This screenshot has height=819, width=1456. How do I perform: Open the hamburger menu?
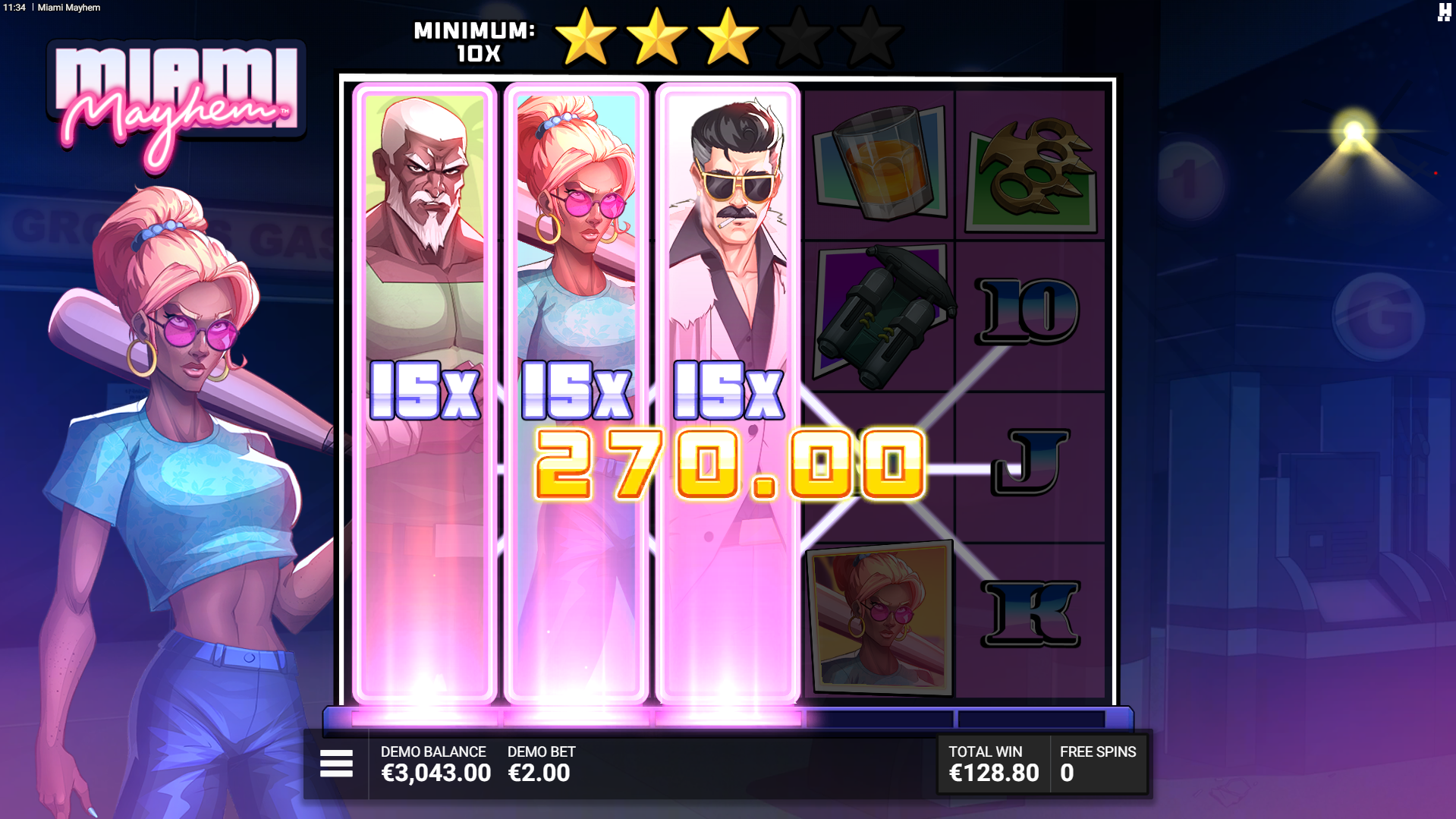(336, 764)
